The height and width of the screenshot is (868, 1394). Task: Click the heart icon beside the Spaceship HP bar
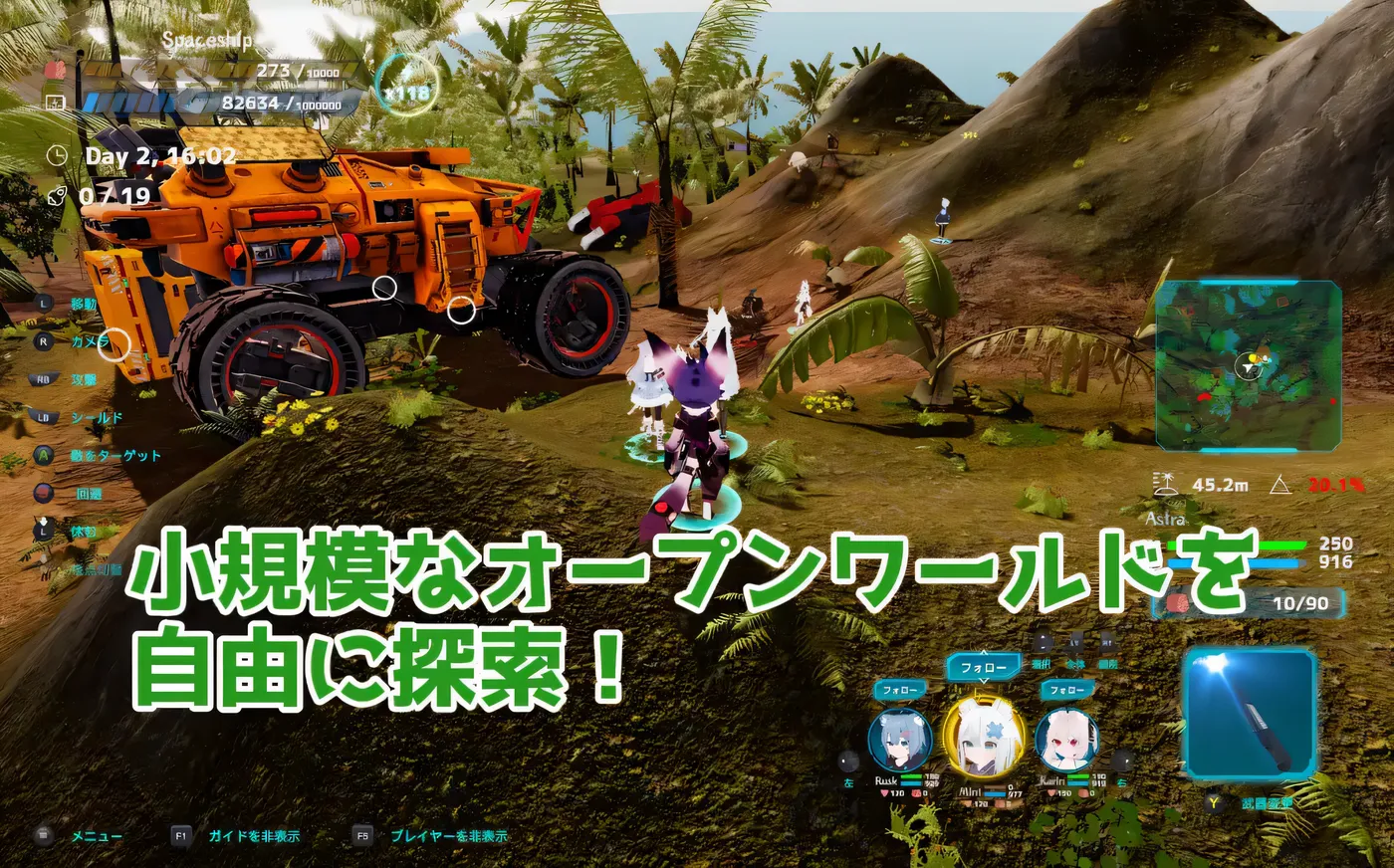[x=54, y=71]
